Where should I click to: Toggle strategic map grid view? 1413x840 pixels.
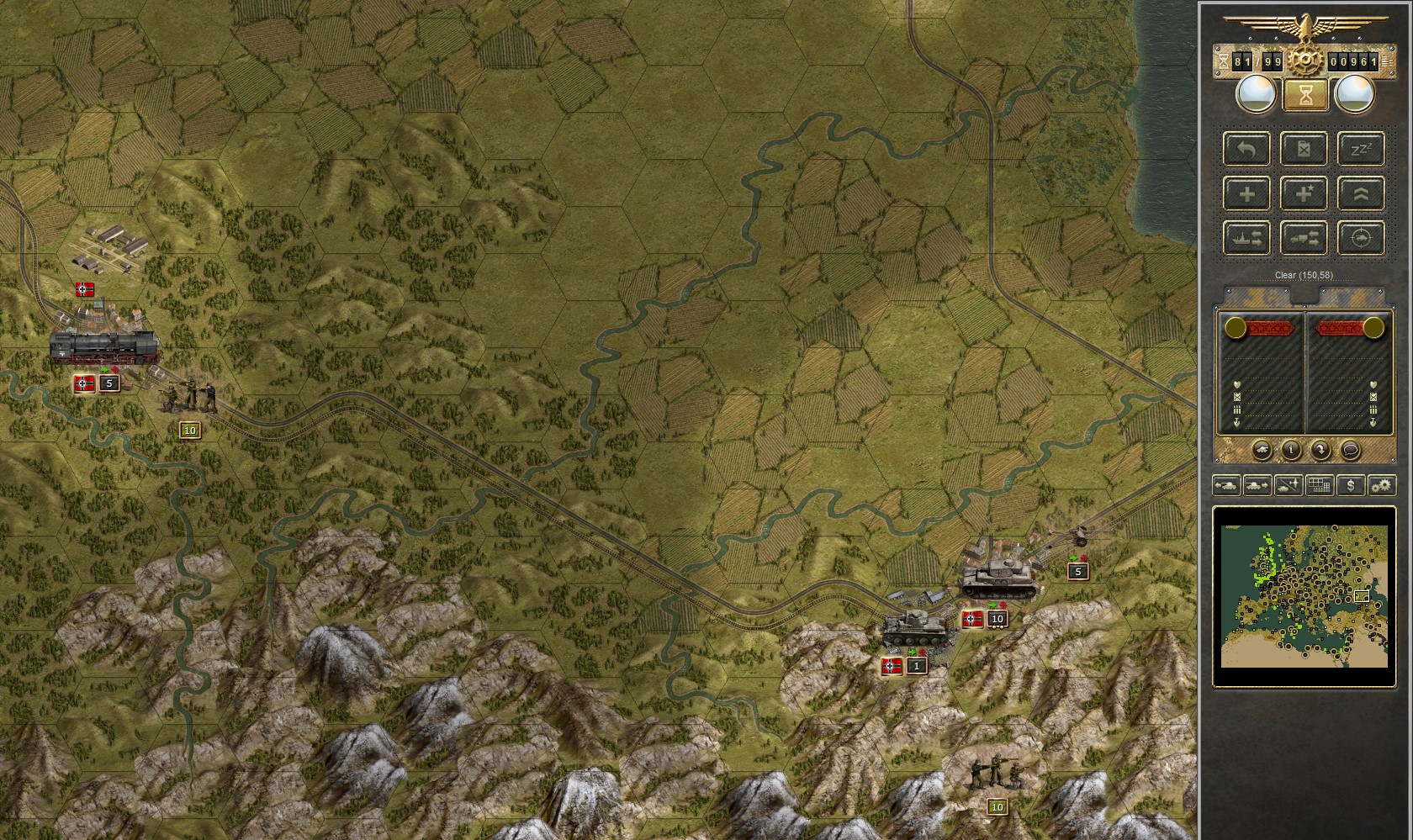click(1317, 486)
